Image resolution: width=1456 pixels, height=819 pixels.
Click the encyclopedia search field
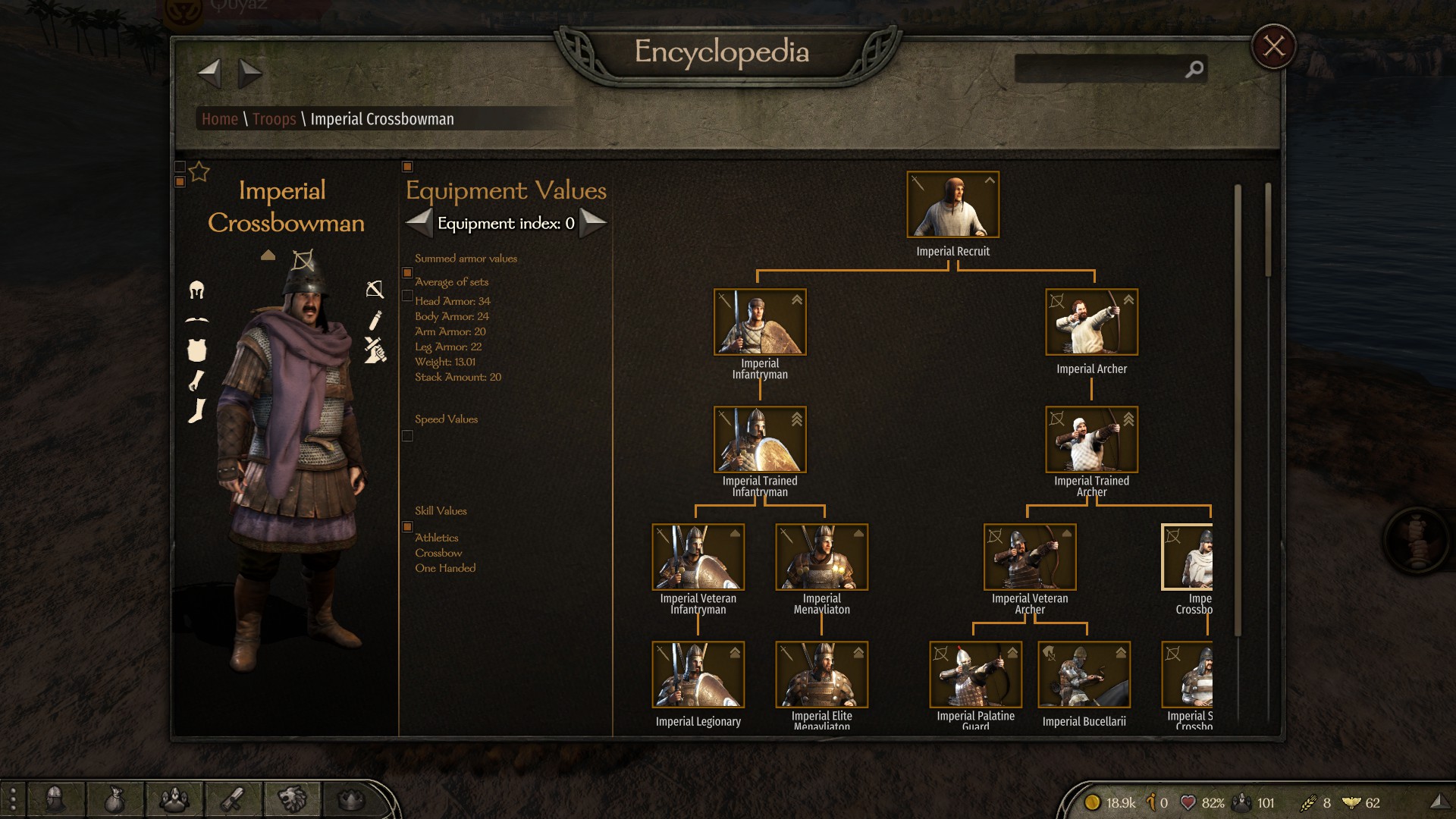[x=1100, y=69]
